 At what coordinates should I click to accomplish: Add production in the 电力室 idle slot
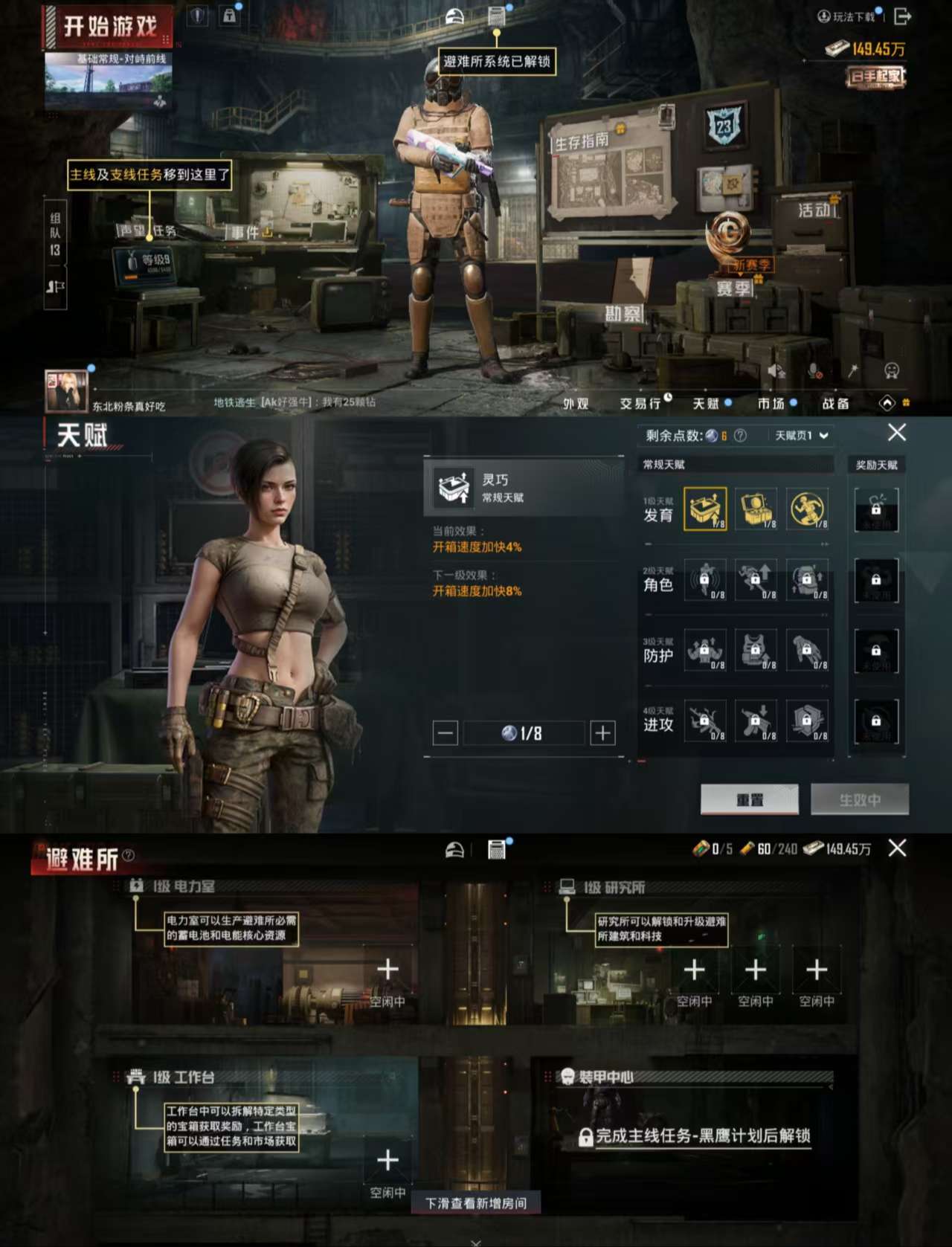coord(387,970)
